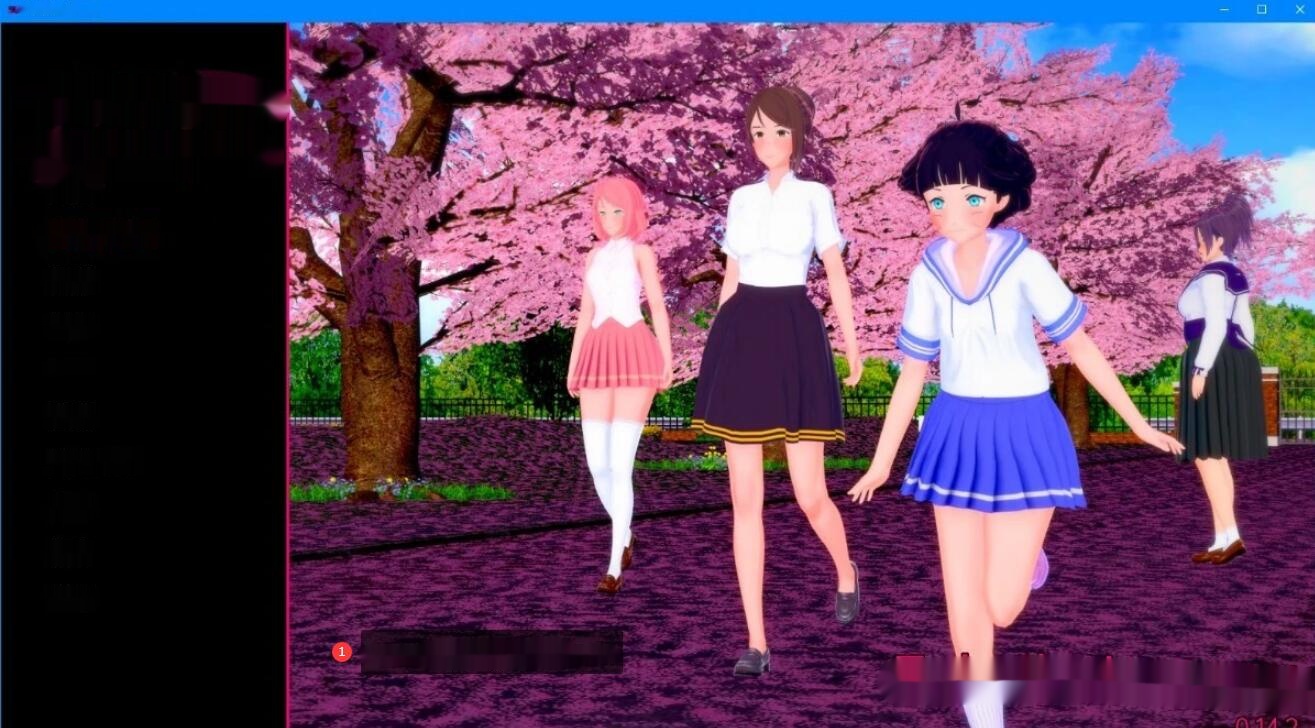Select the pink-haired girl in white stockings

(620, 350)
